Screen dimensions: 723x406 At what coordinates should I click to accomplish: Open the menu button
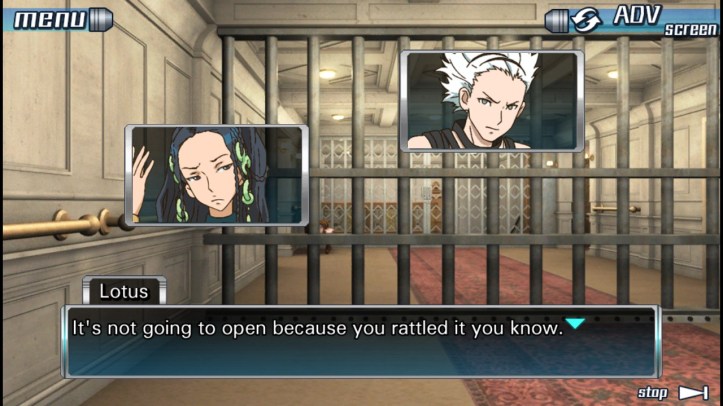point(57,18)
